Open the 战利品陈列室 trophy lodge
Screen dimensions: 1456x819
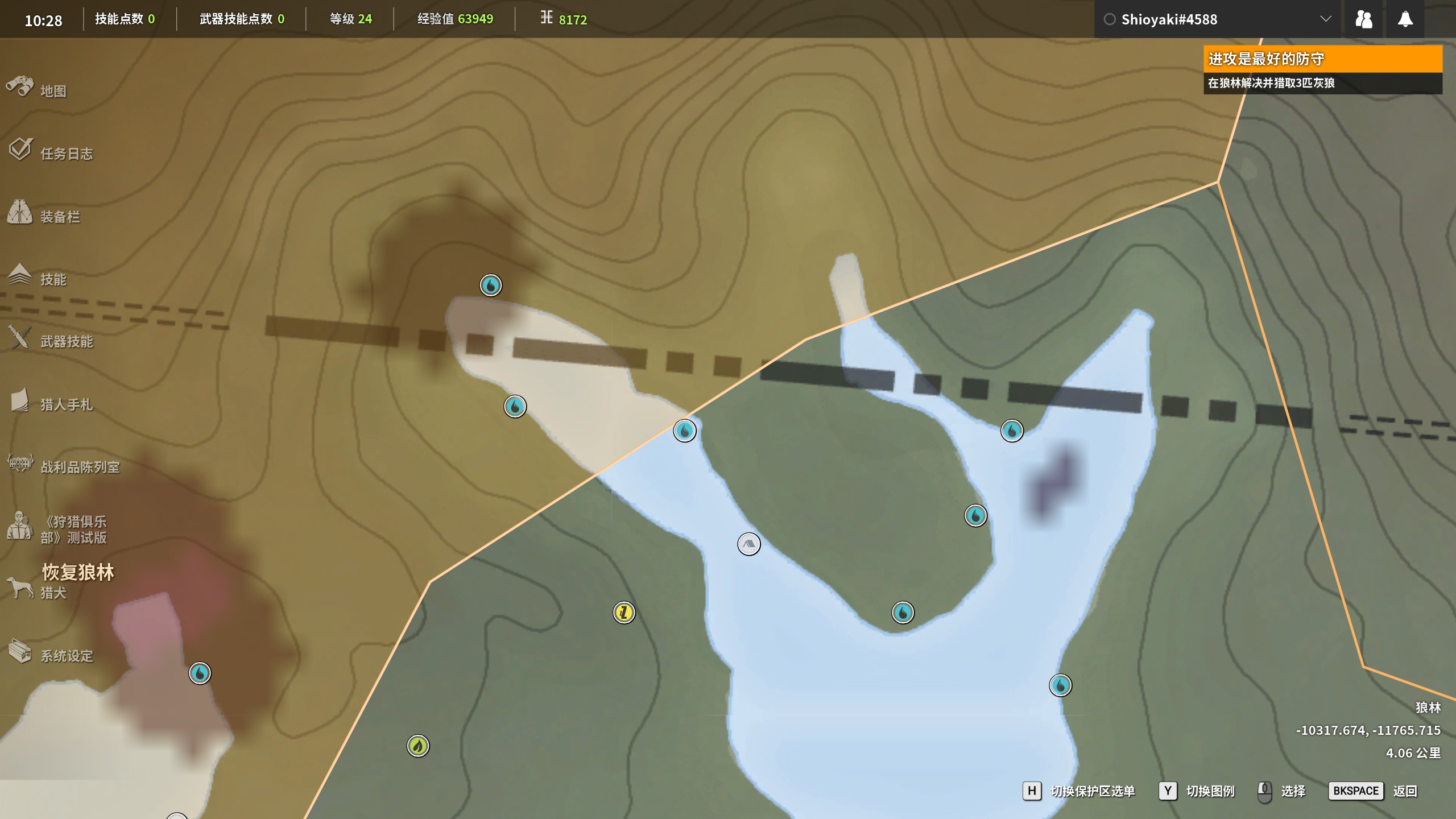(80, 467)
